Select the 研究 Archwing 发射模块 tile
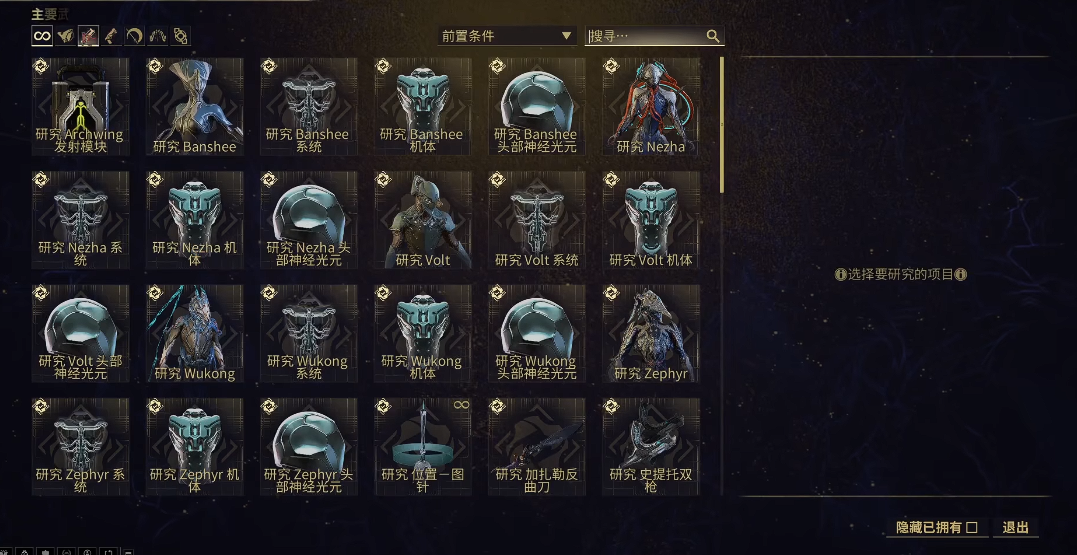This screenshot has width=1077, height=555. pos(81,107)
